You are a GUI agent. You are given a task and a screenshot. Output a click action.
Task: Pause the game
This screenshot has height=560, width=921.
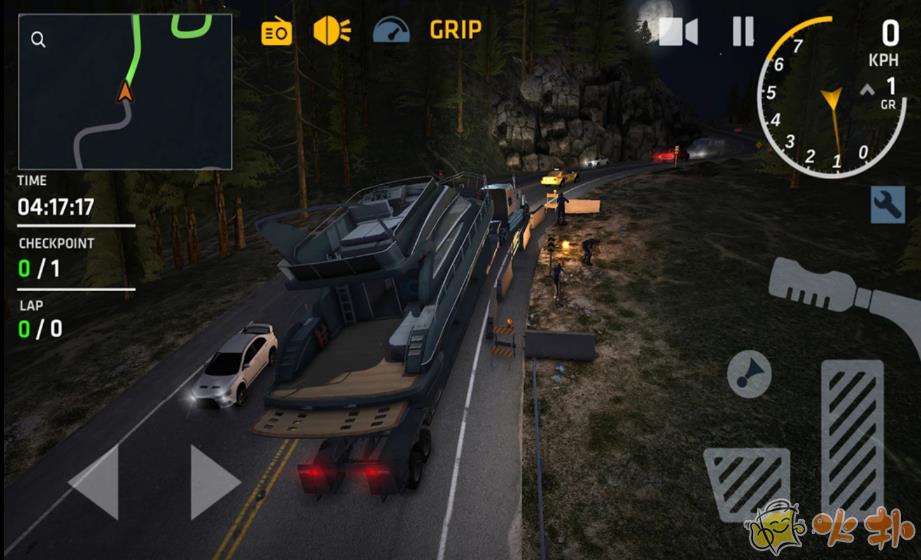pyautogui.click(x=742, y=32)
